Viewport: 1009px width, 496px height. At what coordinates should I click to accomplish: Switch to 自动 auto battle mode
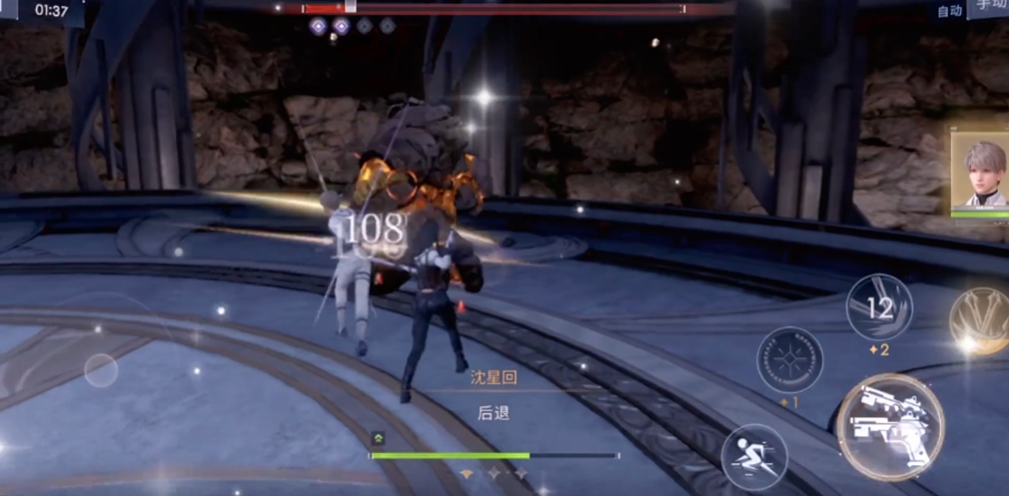click(x=949, y=11)
